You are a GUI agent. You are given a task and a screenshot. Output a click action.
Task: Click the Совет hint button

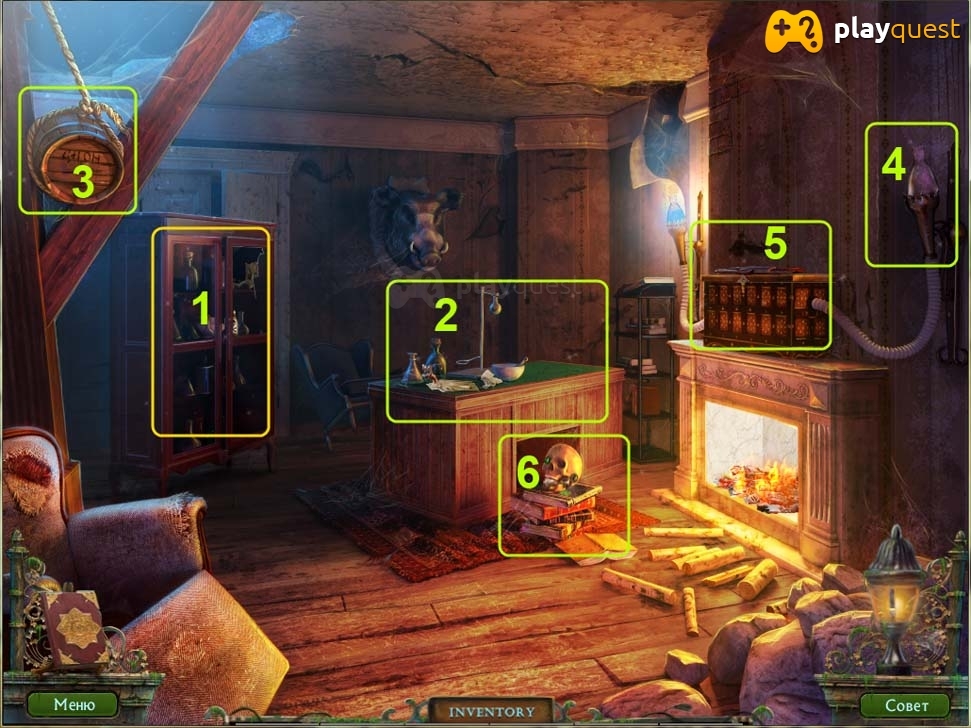click(x=903, y=704)
